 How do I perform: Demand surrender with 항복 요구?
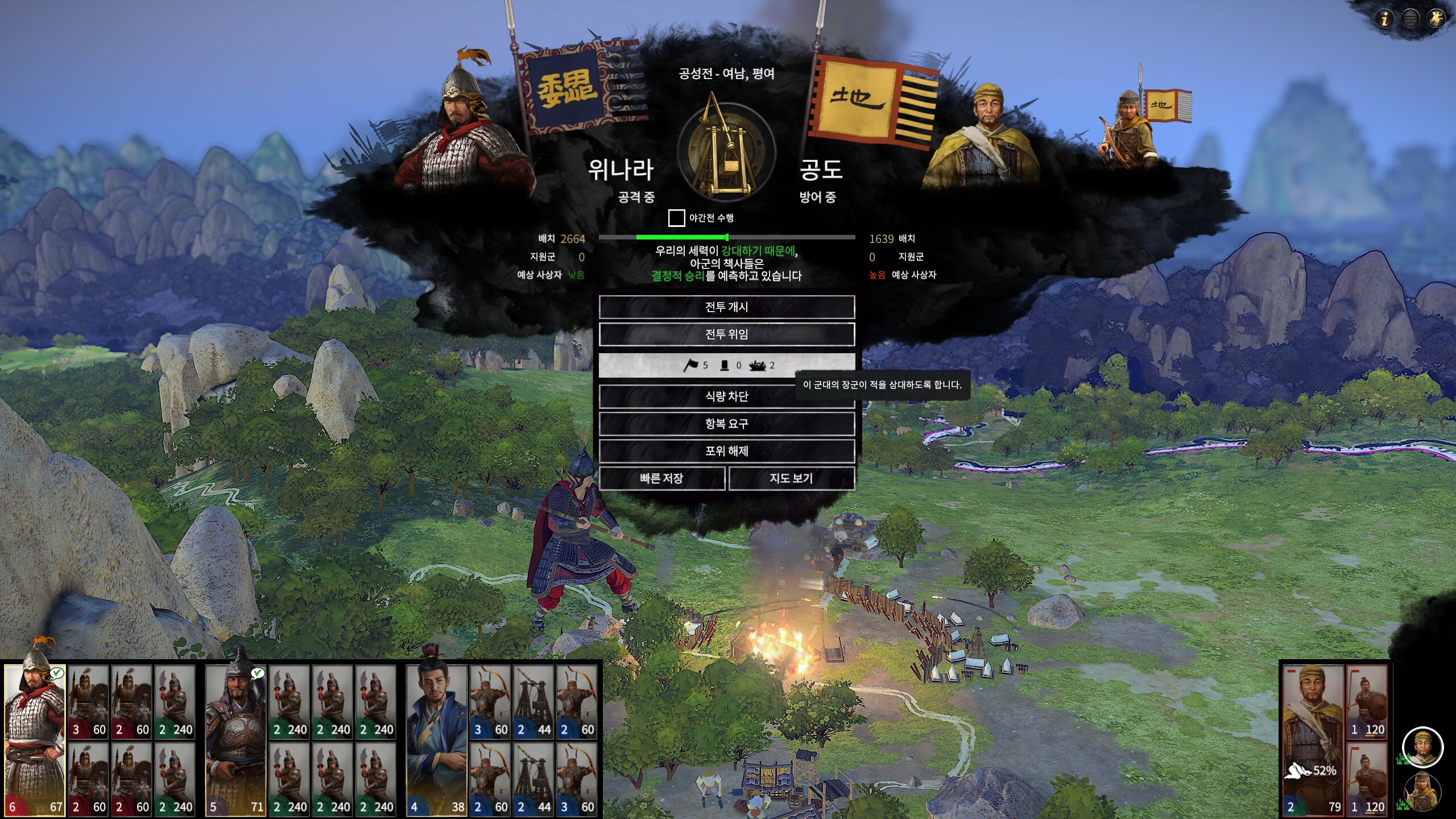click(726, 424)
